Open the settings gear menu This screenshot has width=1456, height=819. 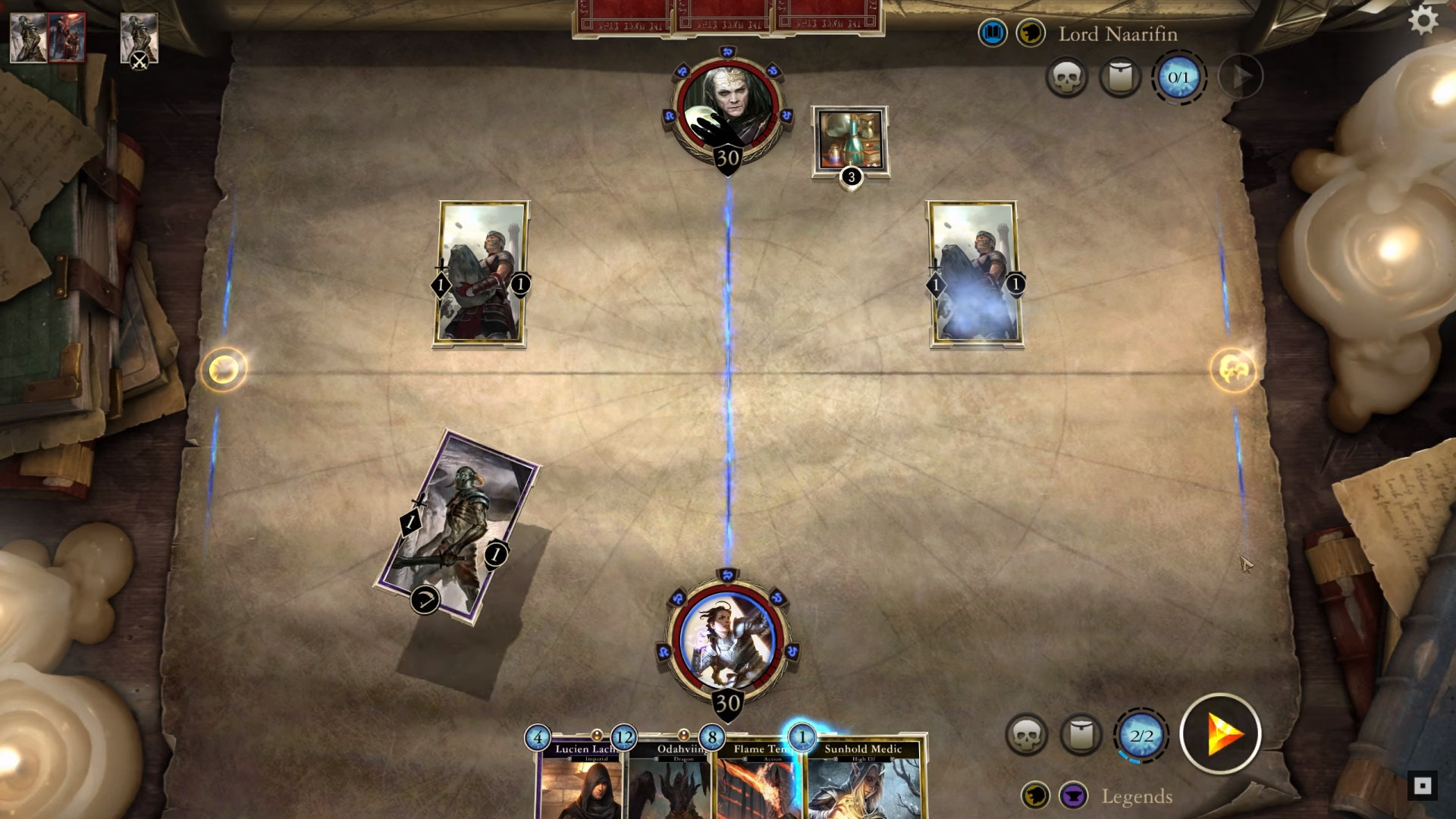tap(1423, 20)
